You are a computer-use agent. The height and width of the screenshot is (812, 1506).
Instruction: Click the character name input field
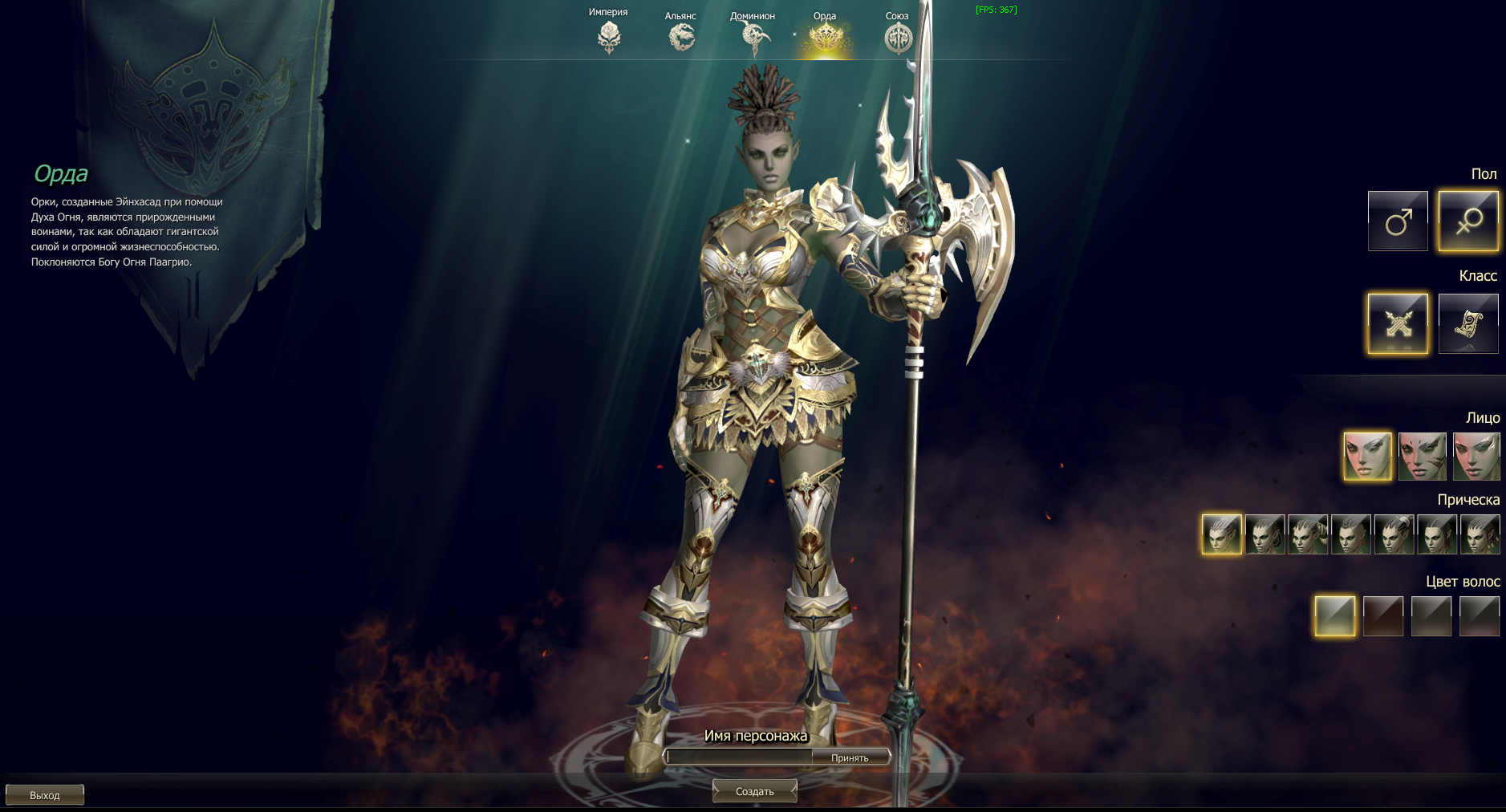[x=738, y=757]
